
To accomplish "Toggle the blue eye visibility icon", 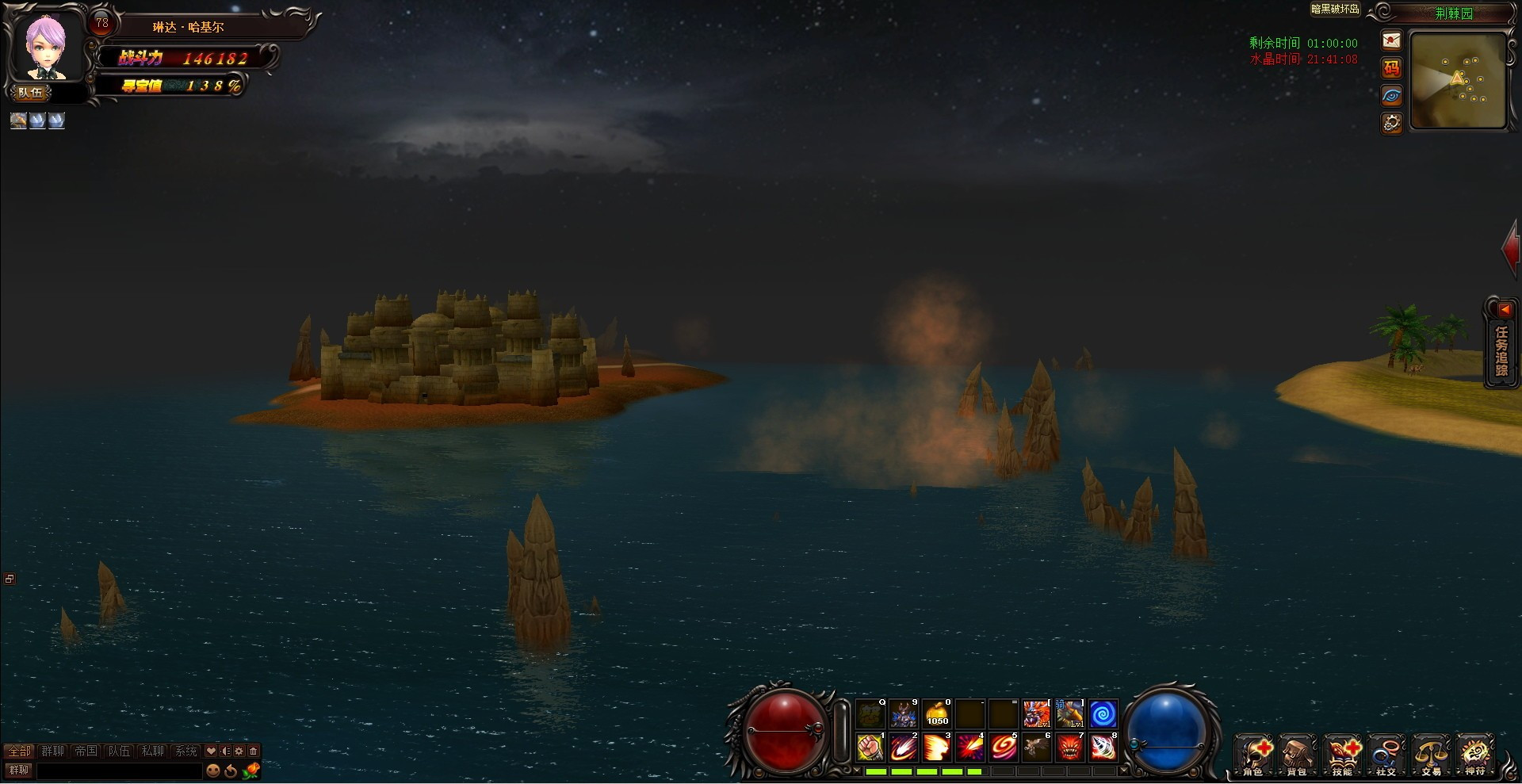I will (x=1391, y=96).
